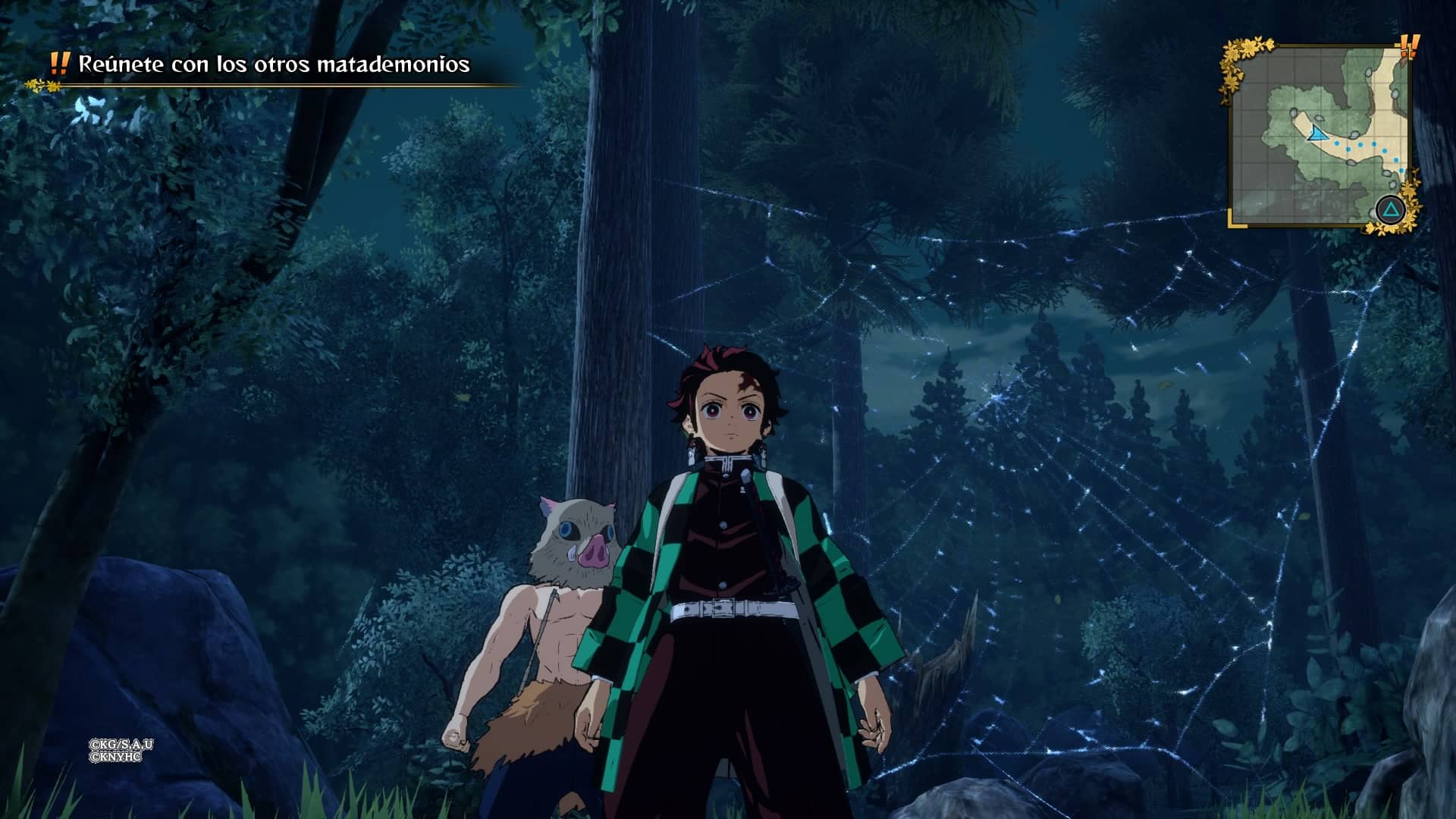This screenshot has height=819, width=1456.
Task: Select the blue player arrow marker on minimap
Action: coord(1317,133)
